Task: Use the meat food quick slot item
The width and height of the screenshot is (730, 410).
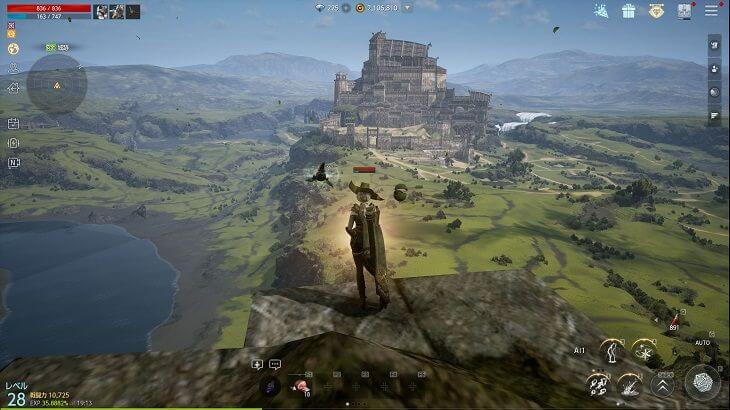Action: tap(298, 385)
